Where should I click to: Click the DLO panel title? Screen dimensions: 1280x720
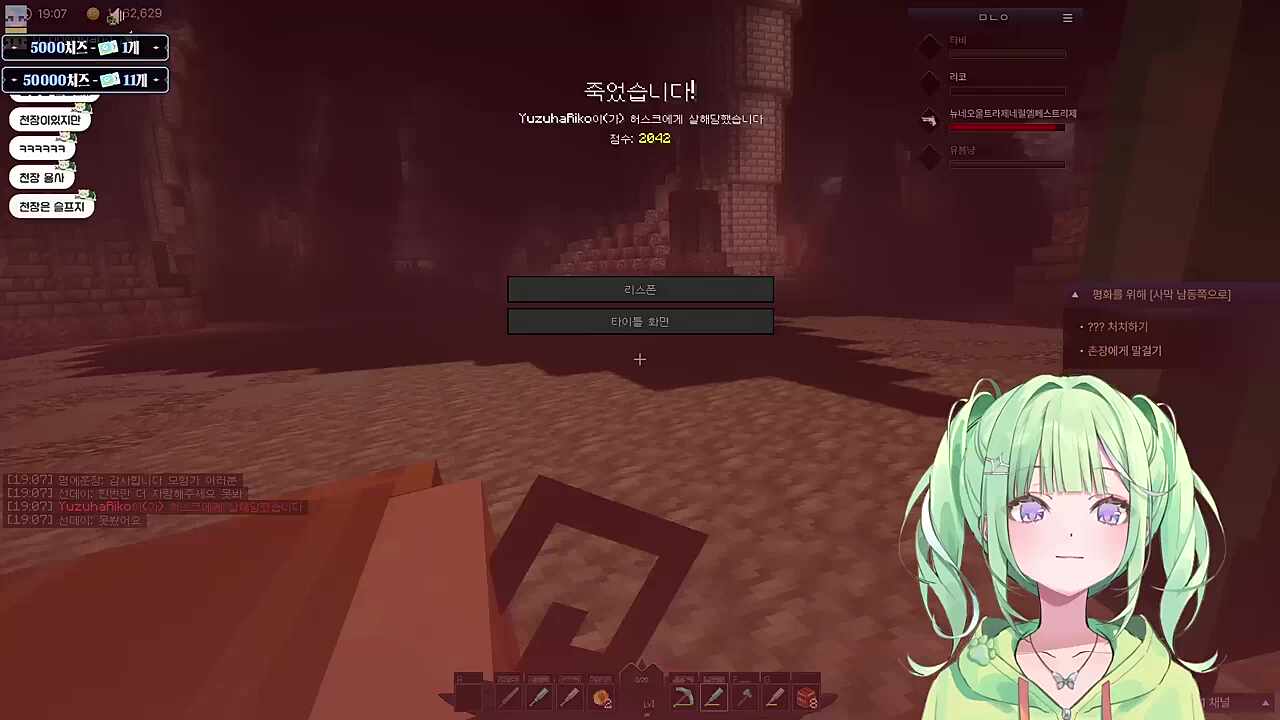(993, 17)
